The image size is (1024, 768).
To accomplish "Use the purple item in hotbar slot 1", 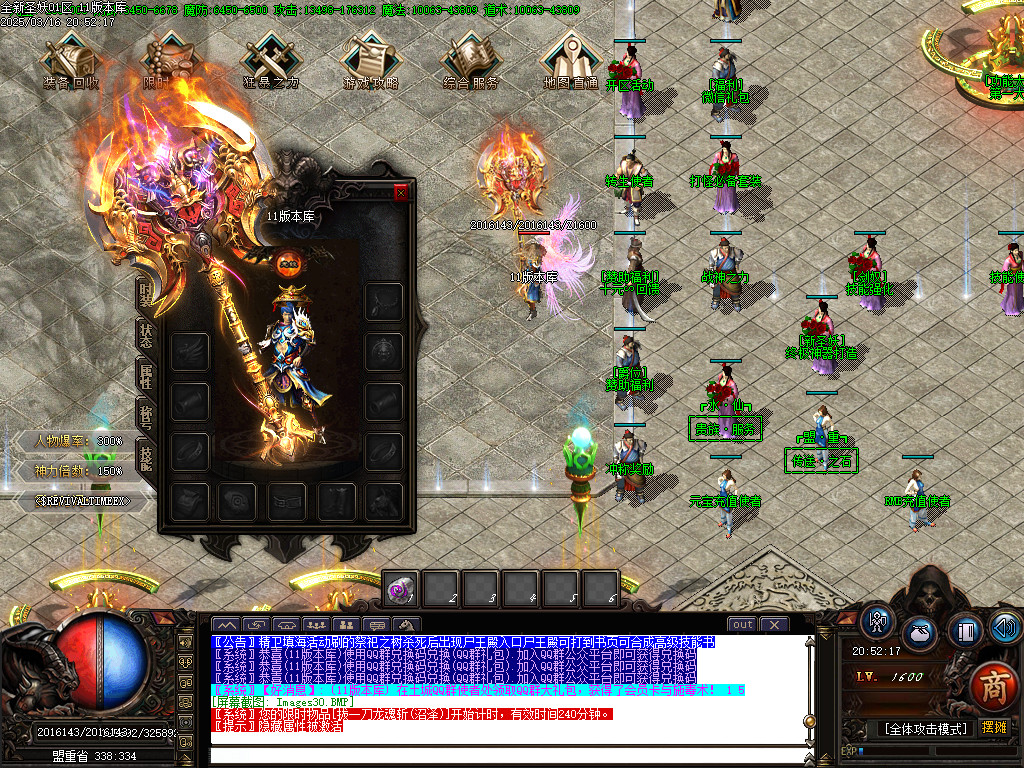I will click(x=401, y=589).
